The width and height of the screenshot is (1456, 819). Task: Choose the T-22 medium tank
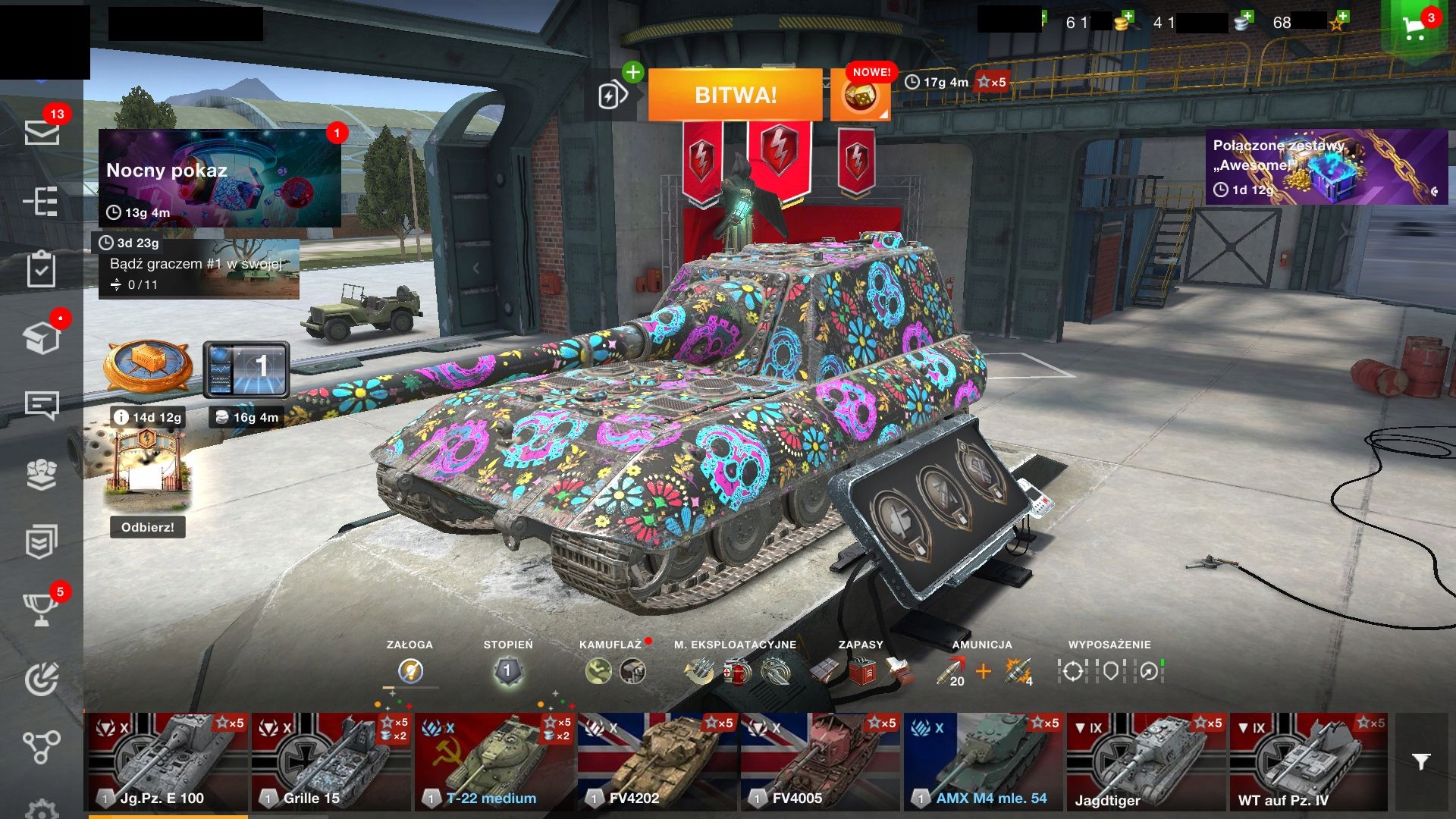(493, 761)
